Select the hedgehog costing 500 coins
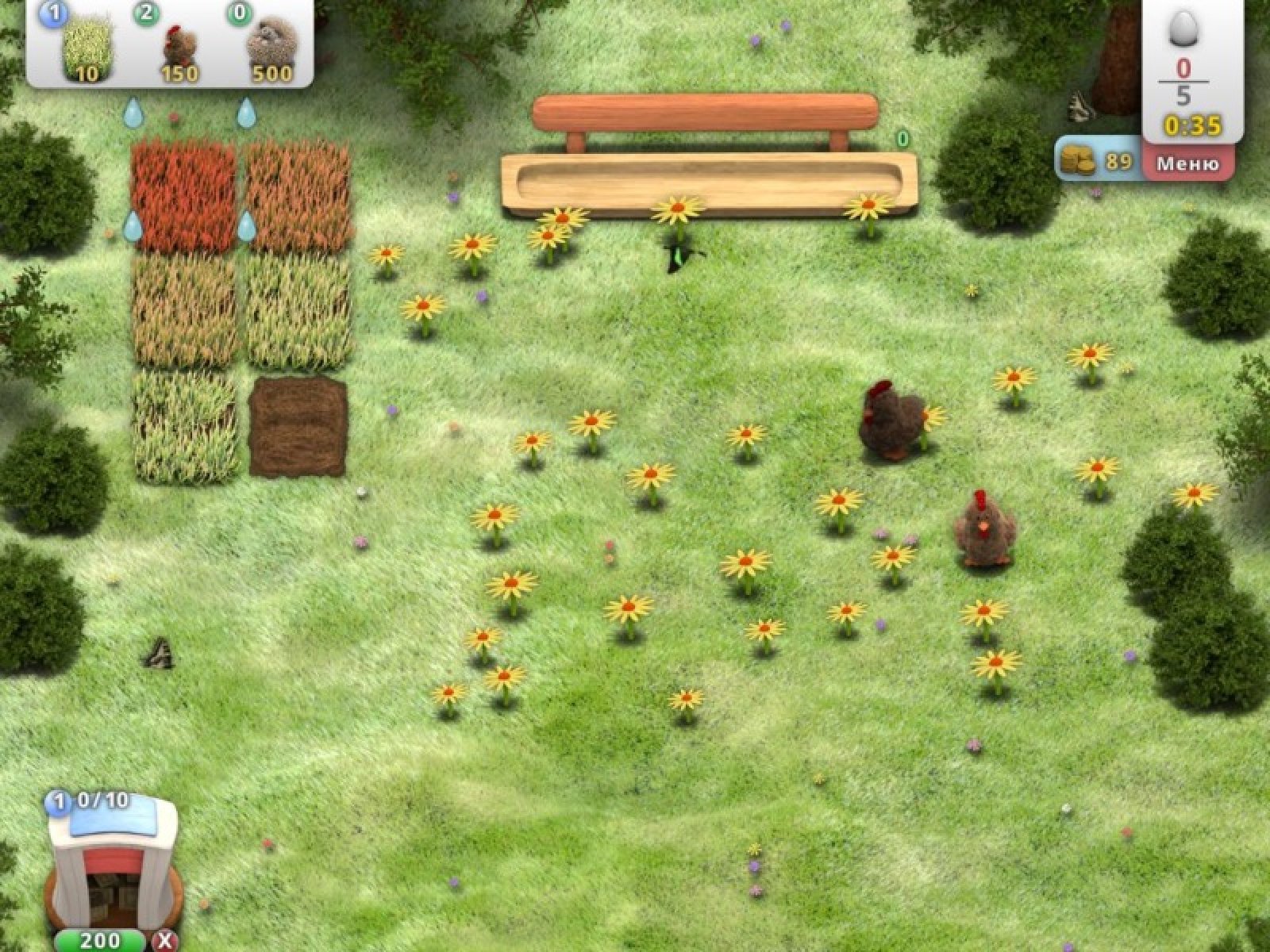The image size is (1270, 952). [x=271, y=49]
